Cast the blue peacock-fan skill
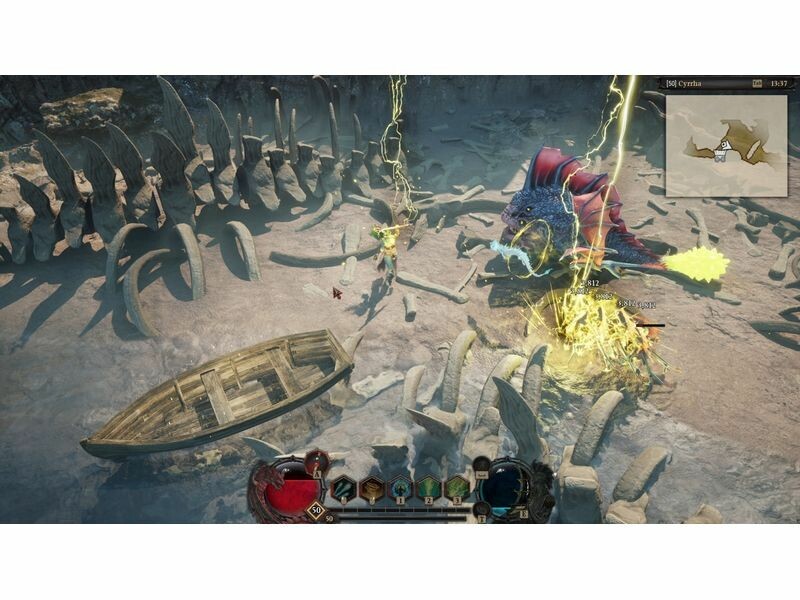This screenshot has width=800, height=600. point(400,488)
